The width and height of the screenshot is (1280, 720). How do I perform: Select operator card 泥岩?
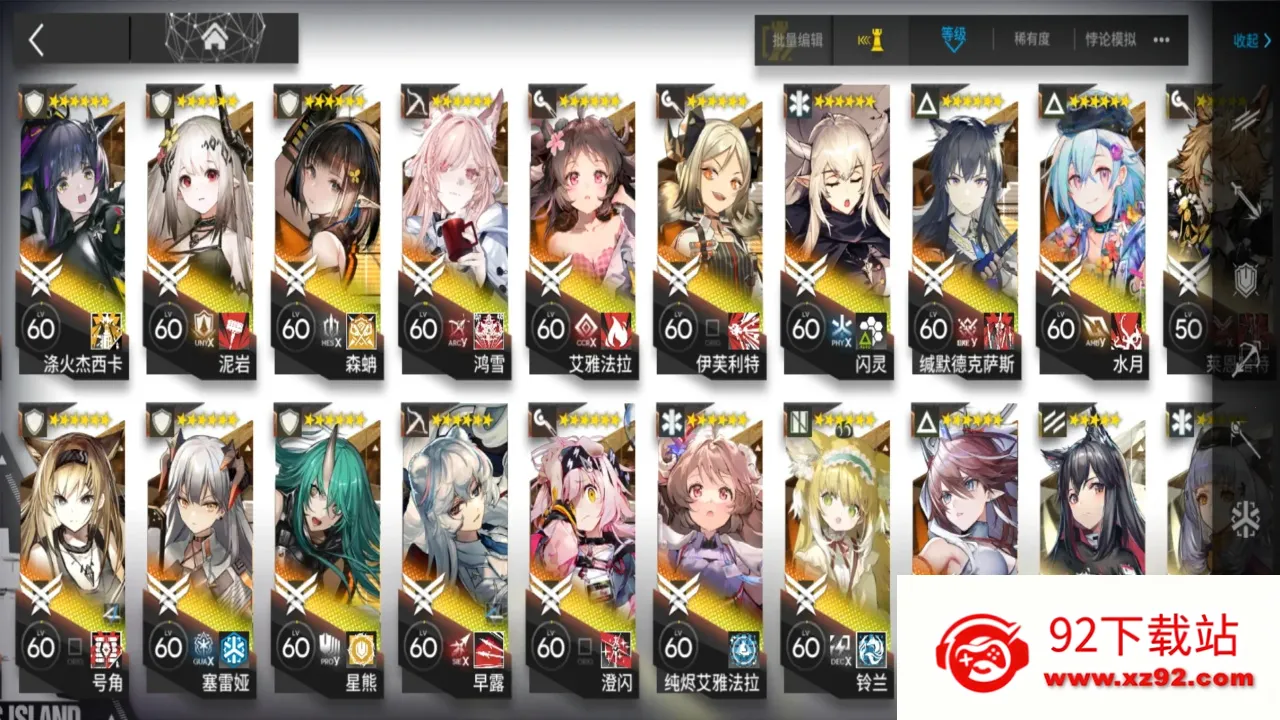click(x=200, y=230)
